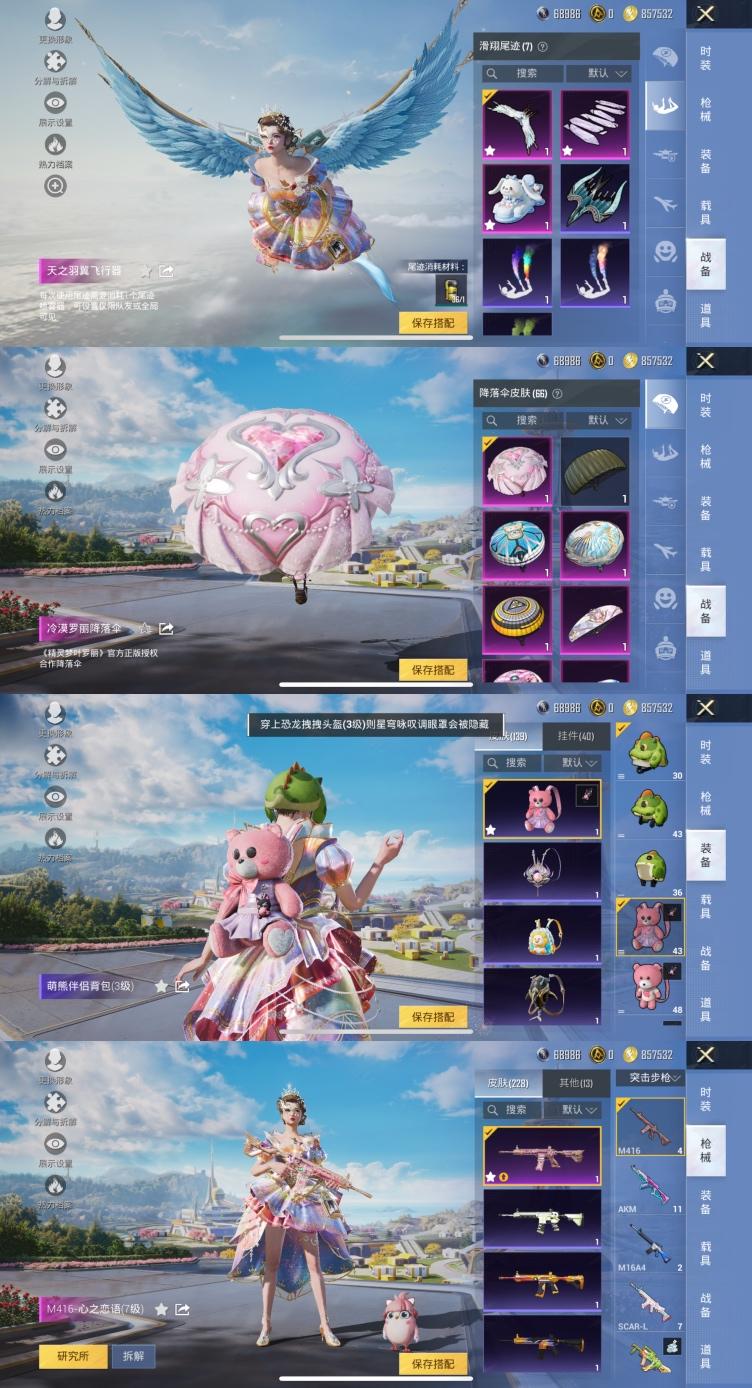Pick the yellow duck backpack skin
Viewport: 752px width, 1388px height.
(x=542, y=934)
